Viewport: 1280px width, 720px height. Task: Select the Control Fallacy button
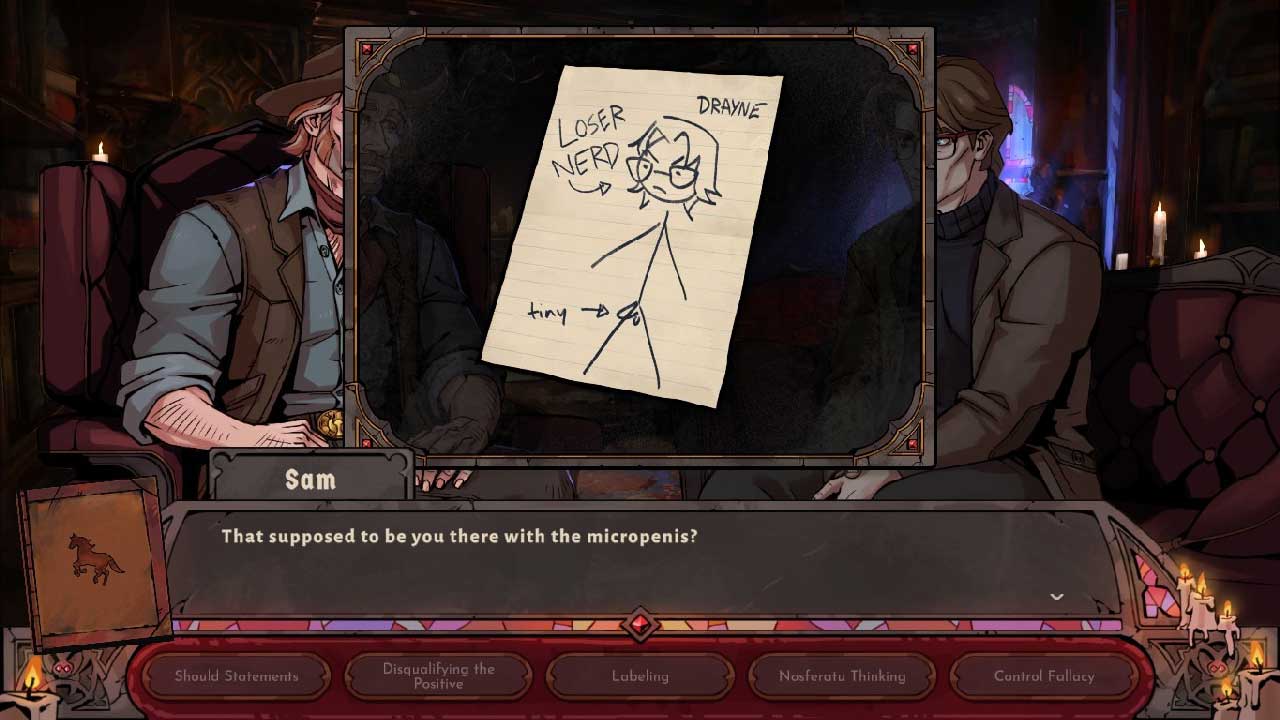(x=1044, y=676)
